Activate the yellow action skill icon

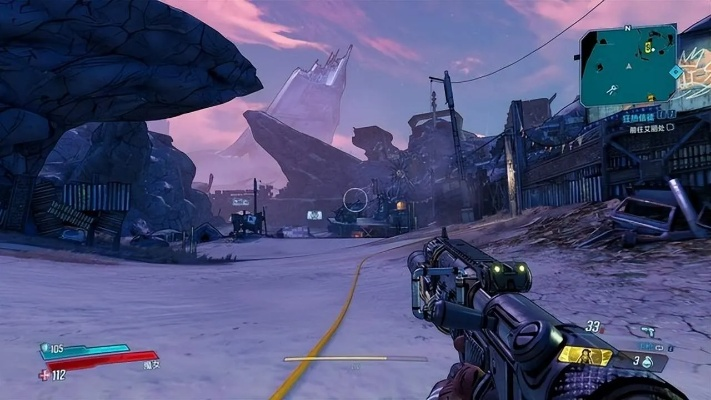point(585,356)
